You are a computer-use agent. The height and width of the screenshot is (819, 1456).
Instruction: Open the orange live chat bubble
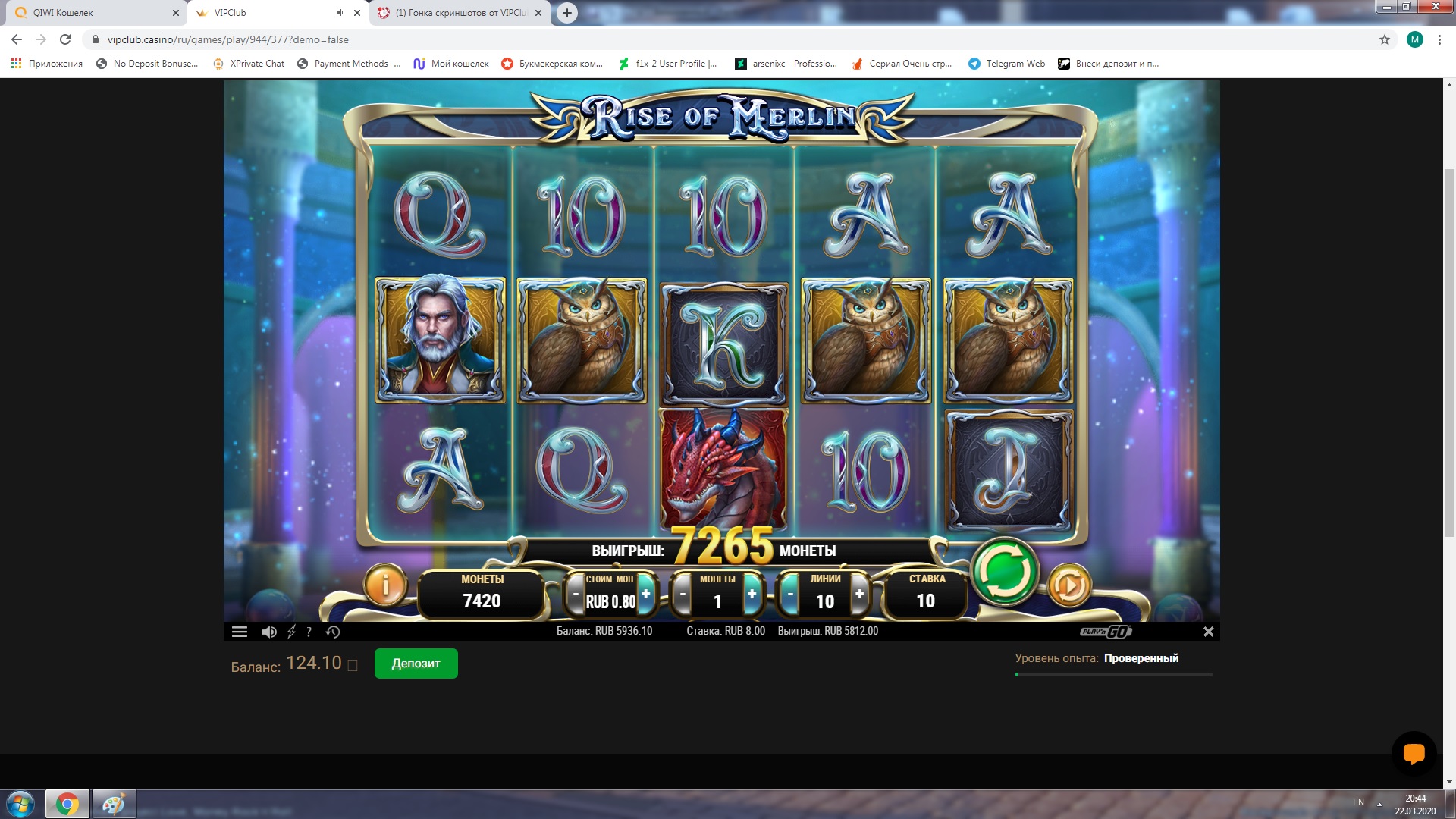1414,754
